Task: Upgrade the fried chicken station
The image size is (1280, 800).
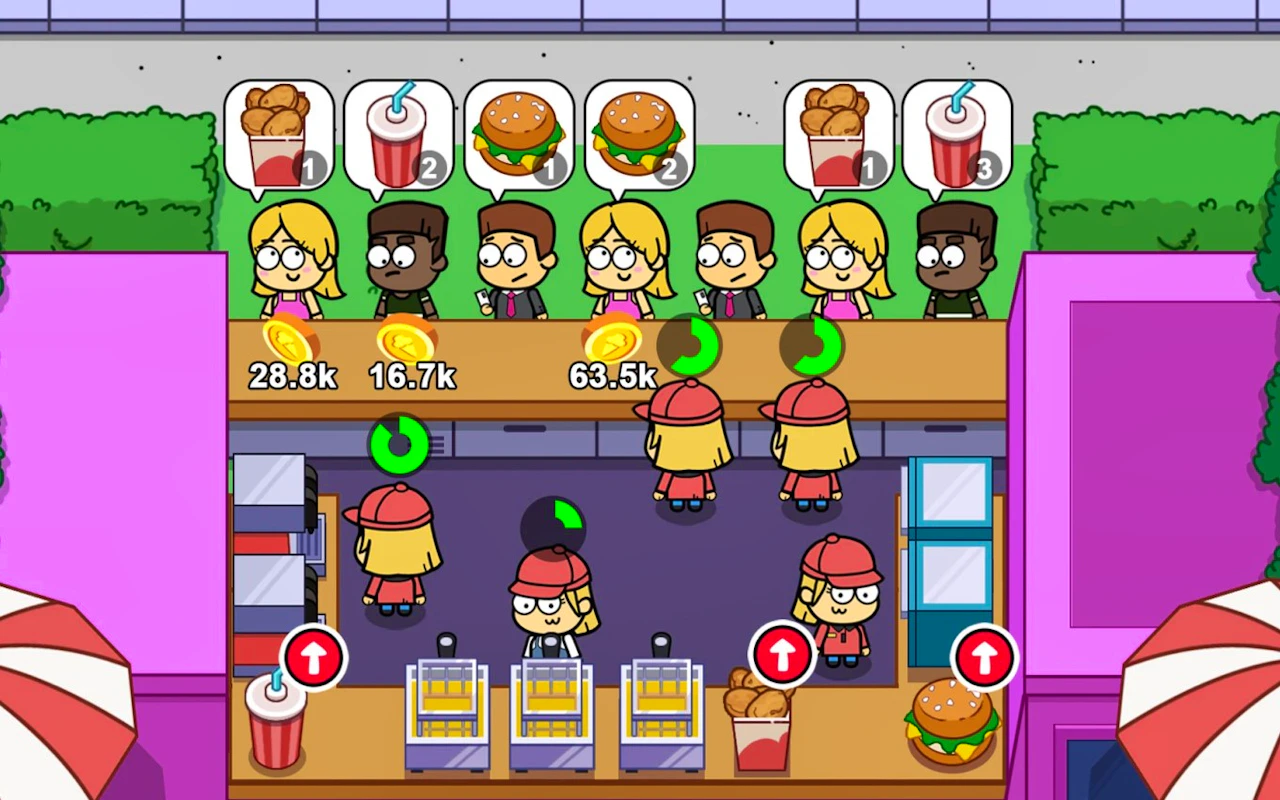Action: [x=782, y=654]
